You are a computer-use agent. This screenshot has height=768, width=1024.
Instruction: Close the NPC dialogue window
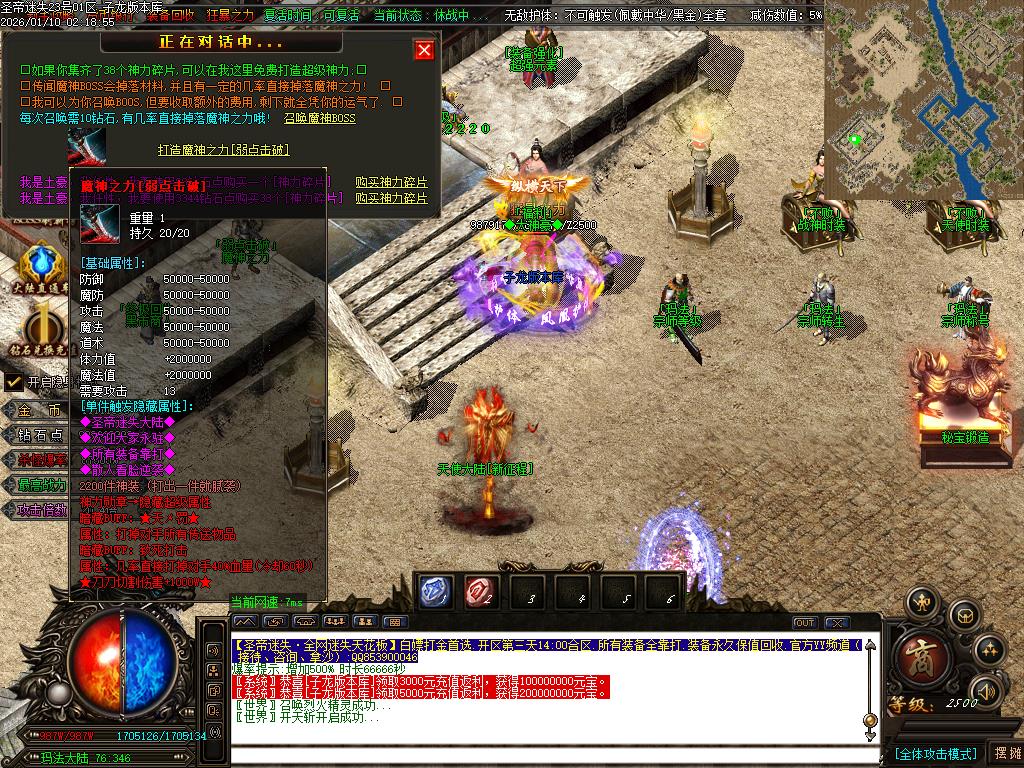coord(424,50)
